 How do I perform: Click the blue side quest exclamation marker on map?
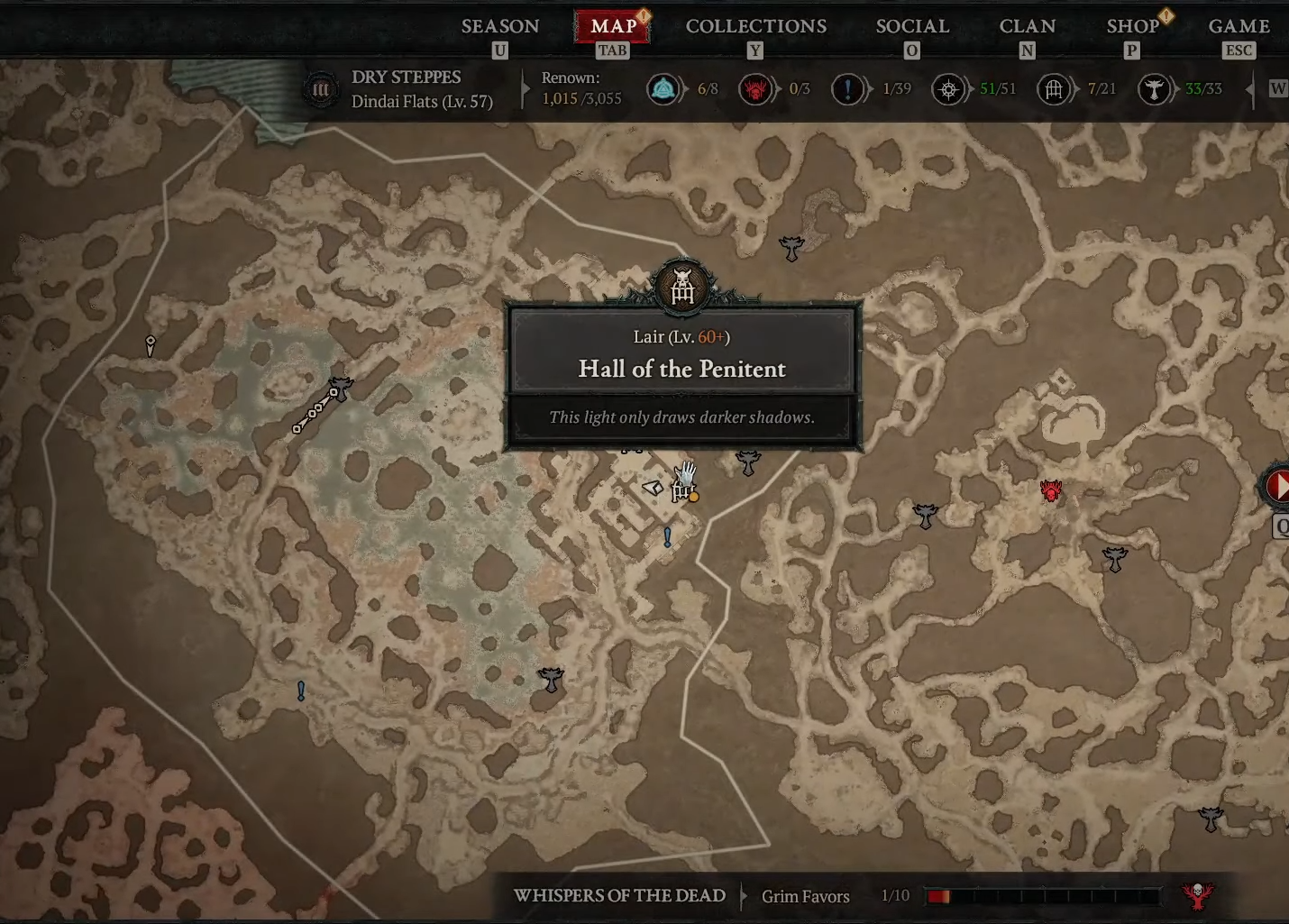click(x=667, y=538)
